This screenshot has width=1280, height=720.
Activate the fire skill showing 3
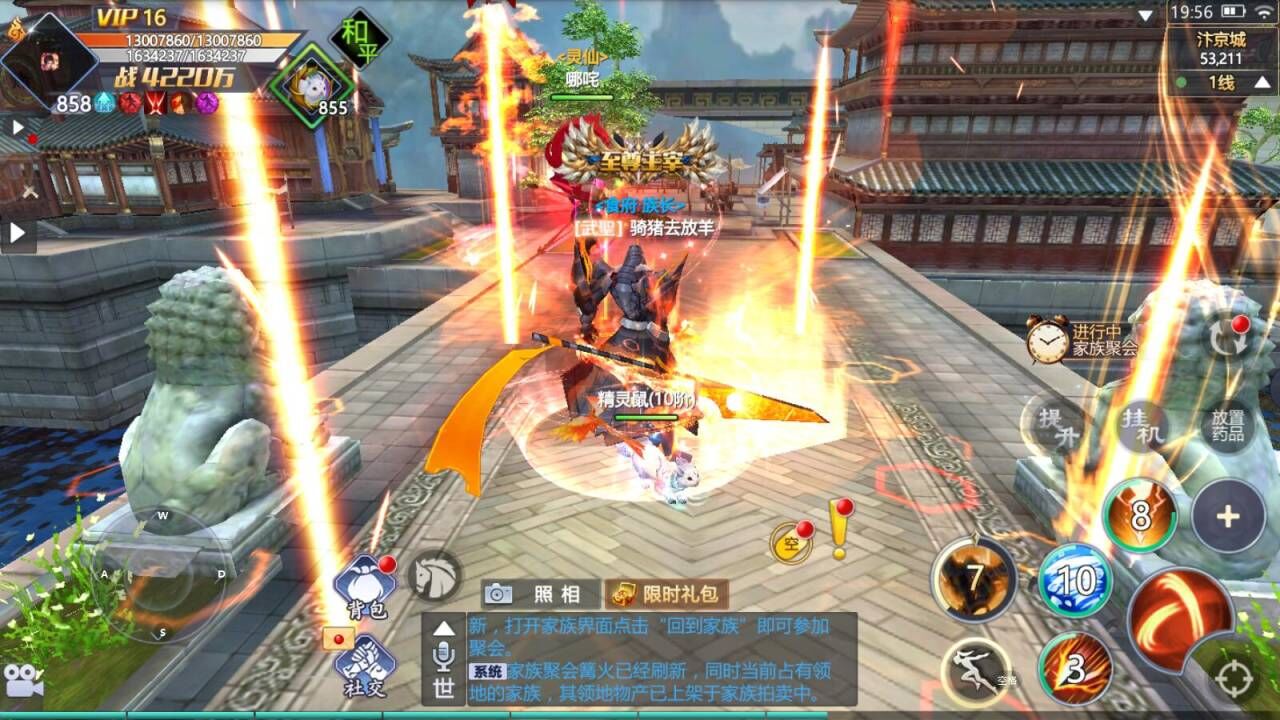click(x=1075, y=668)
